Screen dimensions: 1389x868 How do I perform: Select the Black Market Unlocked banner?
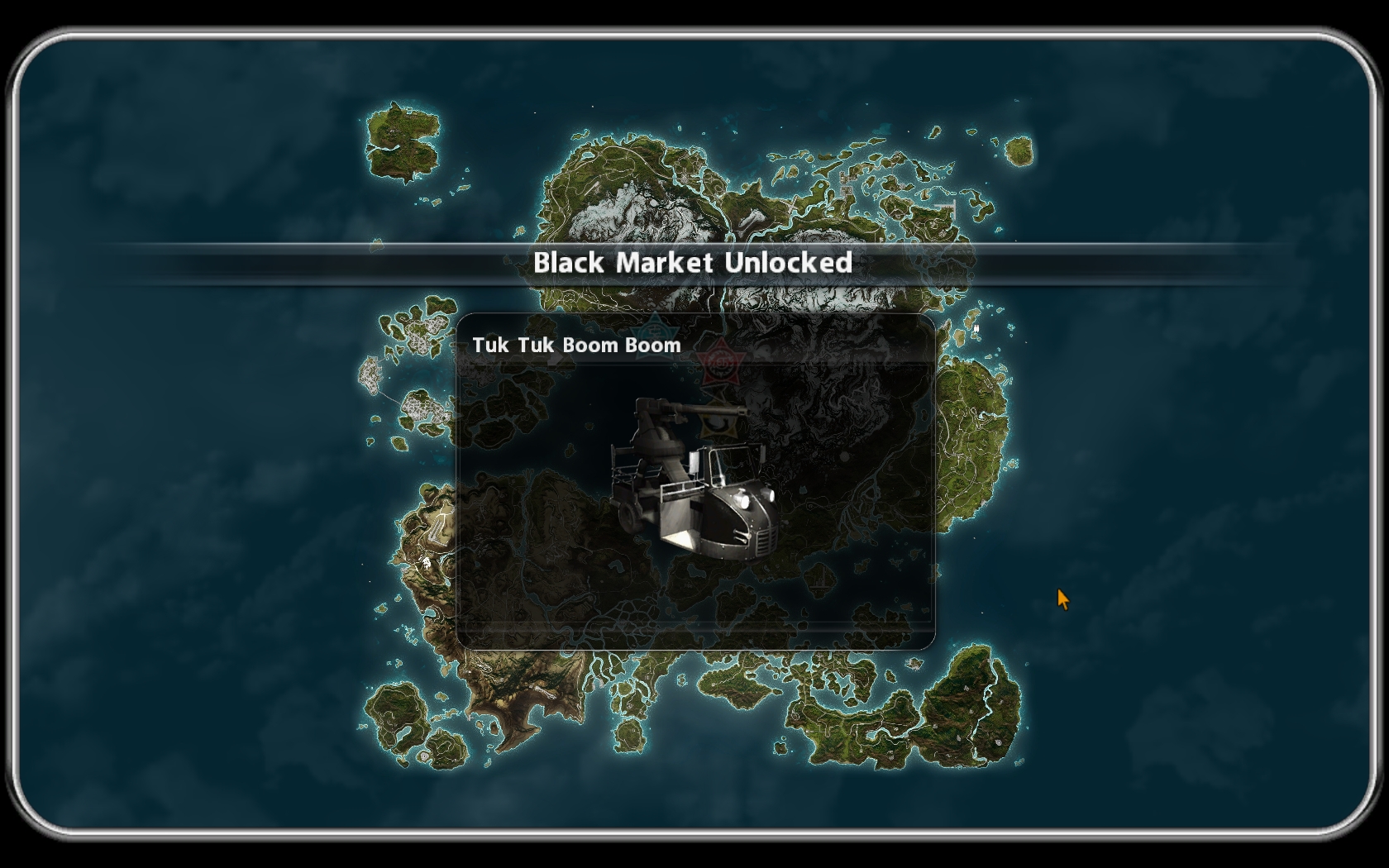(693, 263)
